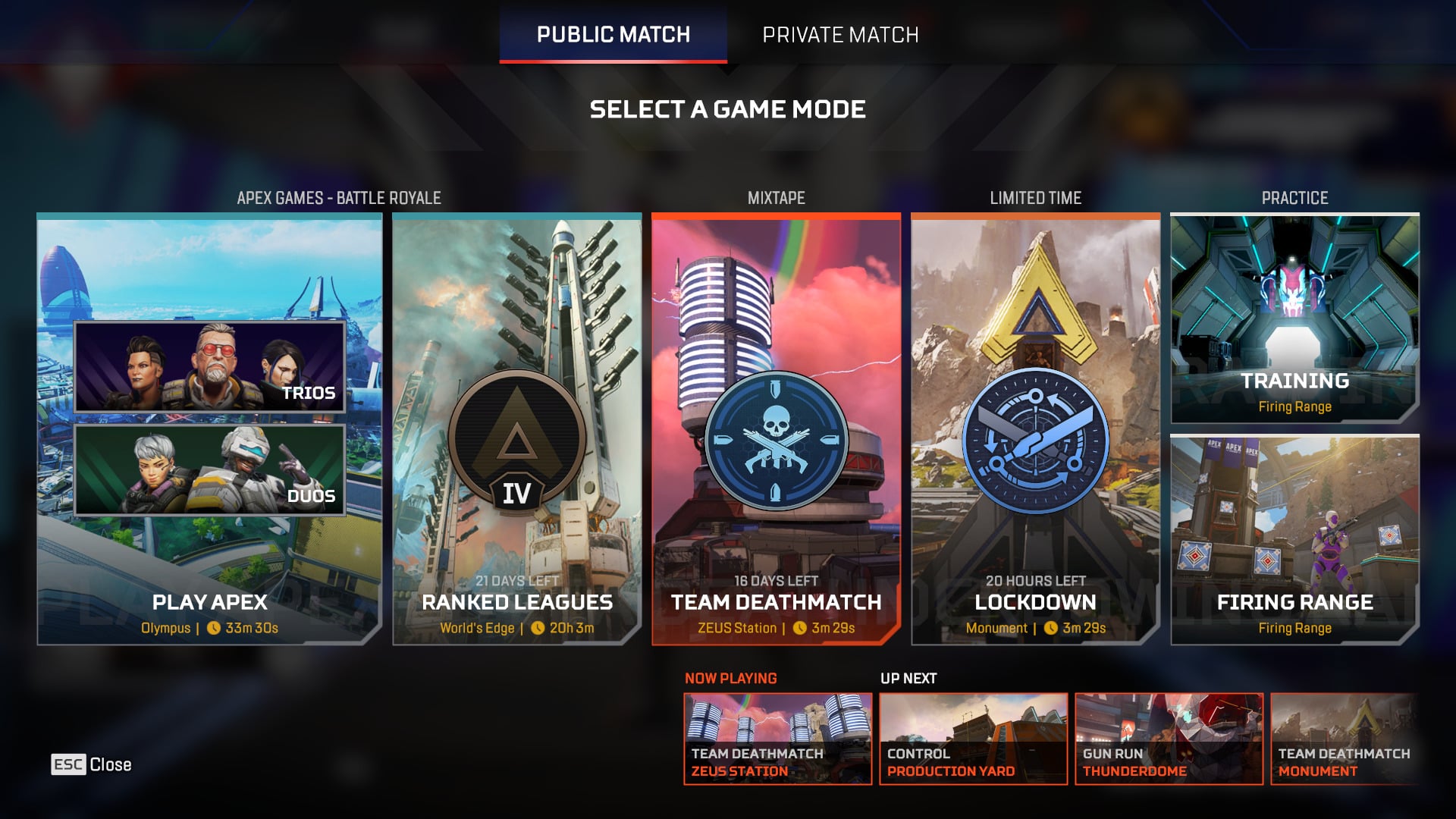This screenshot has width=1456, height=819.
Task: Select the Now Playing Zeus Station thumbnail
Action: click(x=777, y=739)
